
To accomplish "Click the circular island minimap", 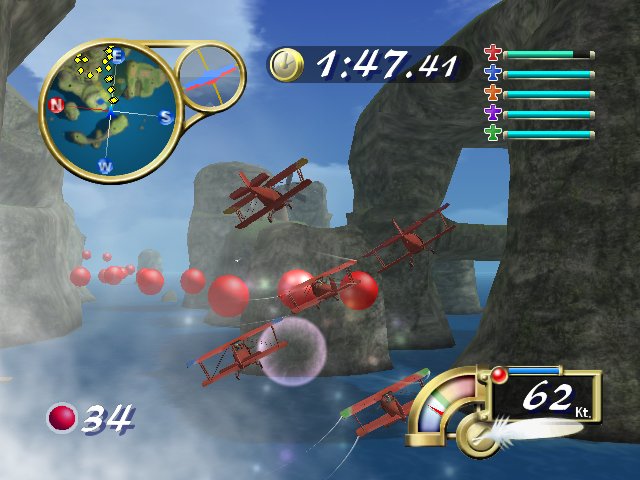I will [110, 110].
